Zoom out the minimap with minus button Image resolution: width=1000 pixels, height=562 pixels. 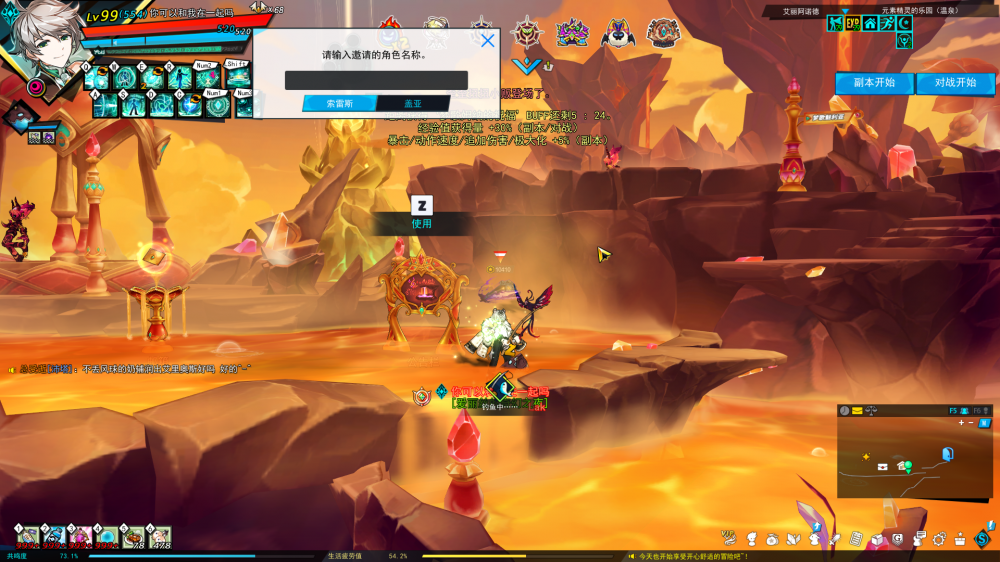[x=971, y=423]
